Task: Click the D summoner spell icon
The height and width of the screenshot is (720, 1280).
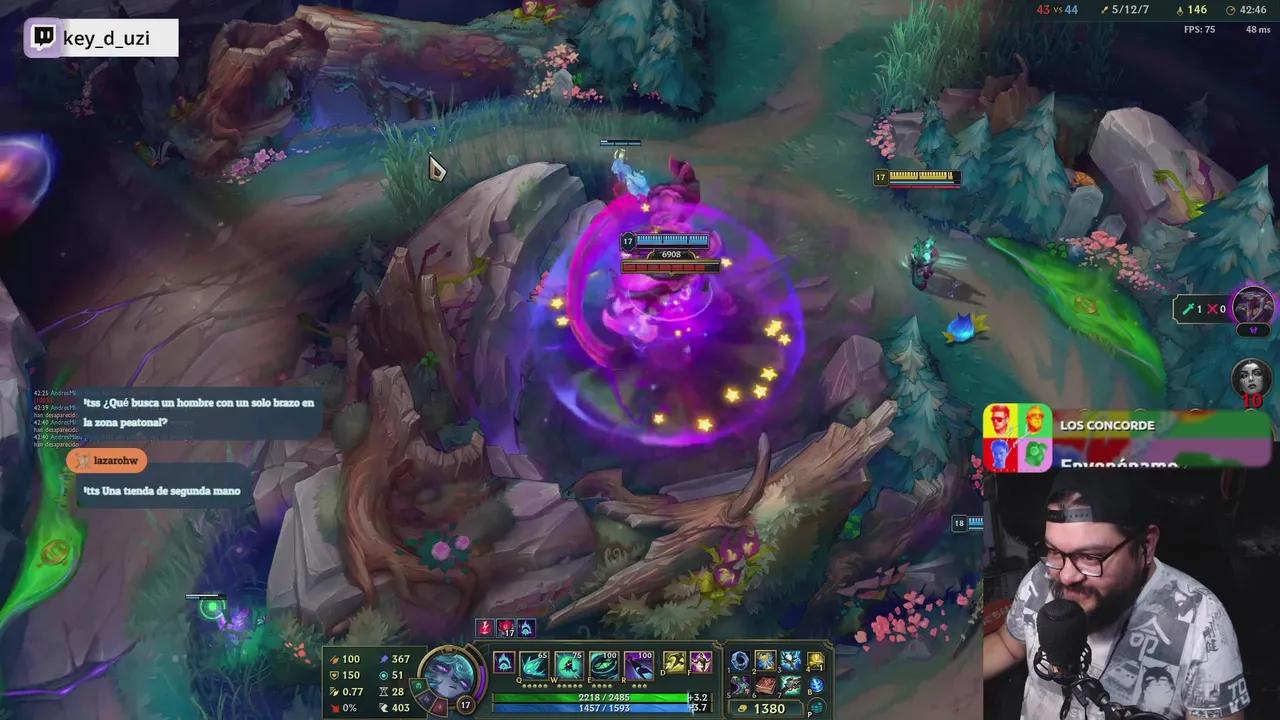Action: 674,663
